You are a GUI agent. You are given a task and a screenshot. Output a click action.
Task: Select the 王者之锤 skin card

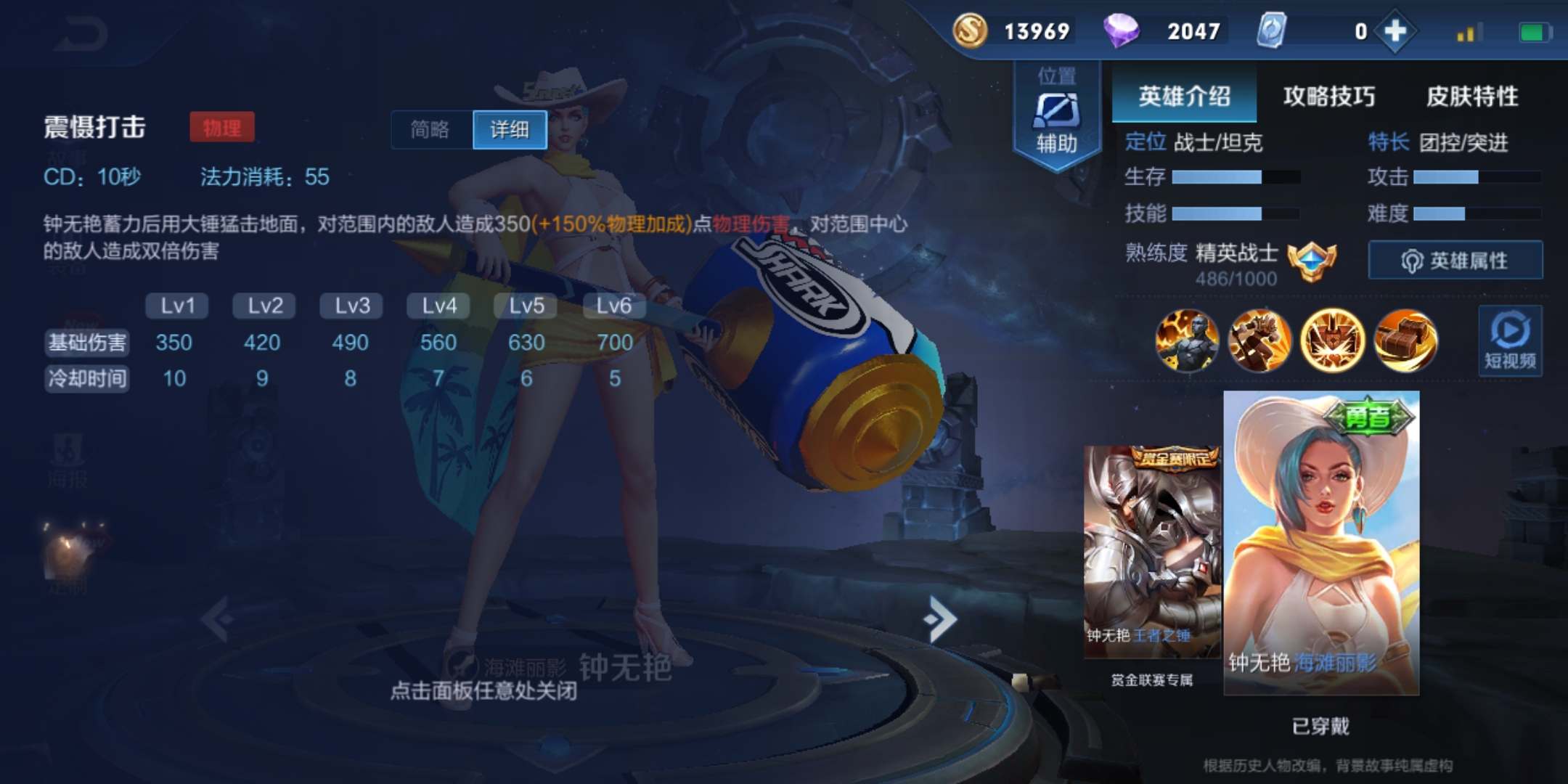(x=1152, y=552)
